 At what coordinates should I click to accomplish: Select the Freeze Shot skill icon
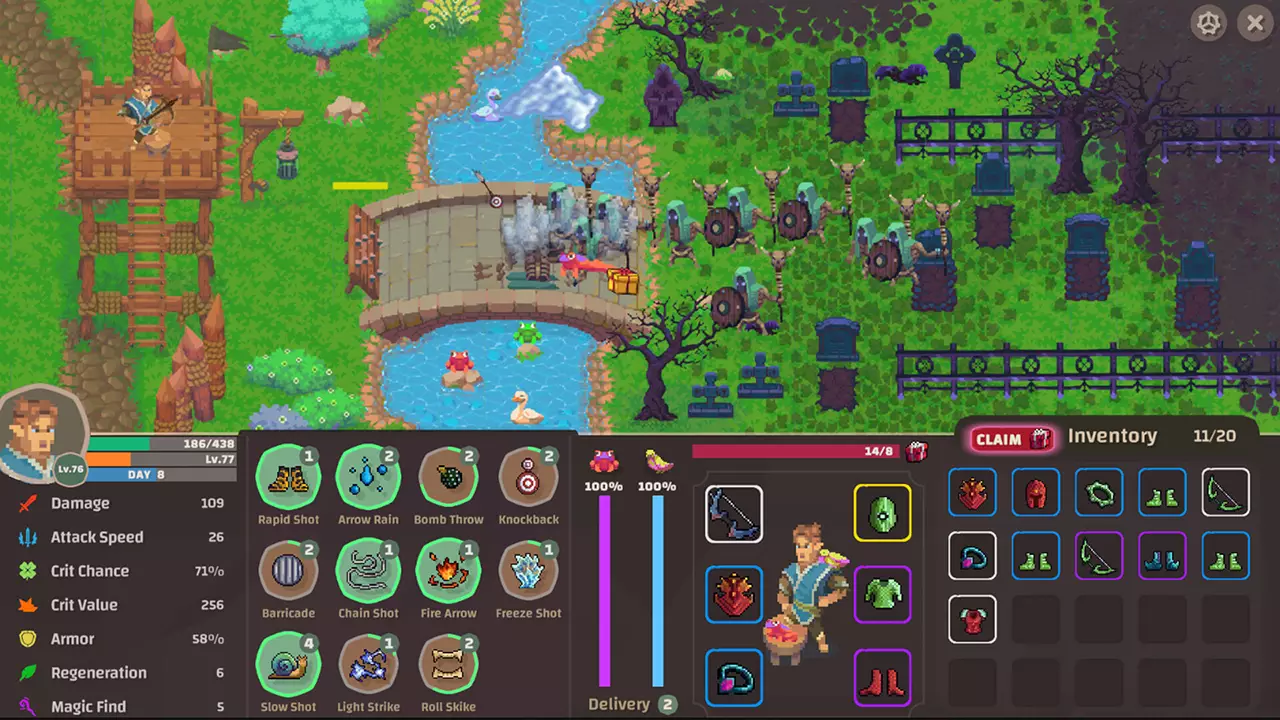coord(528,571)
